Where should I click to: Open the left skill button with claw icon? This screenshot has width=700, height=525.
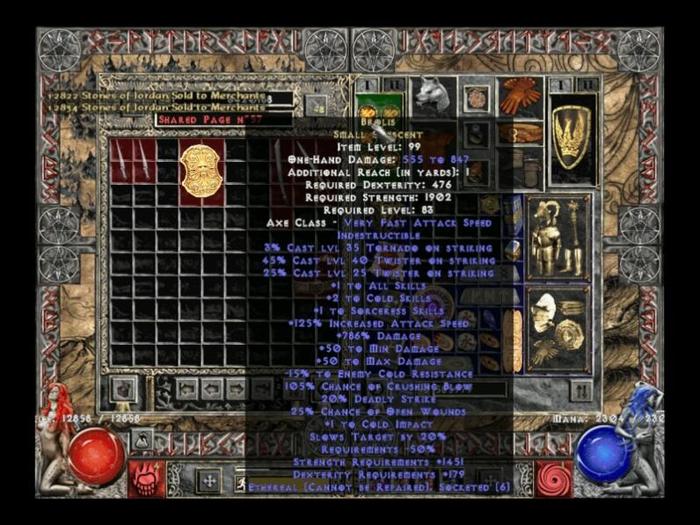[144, 478]
